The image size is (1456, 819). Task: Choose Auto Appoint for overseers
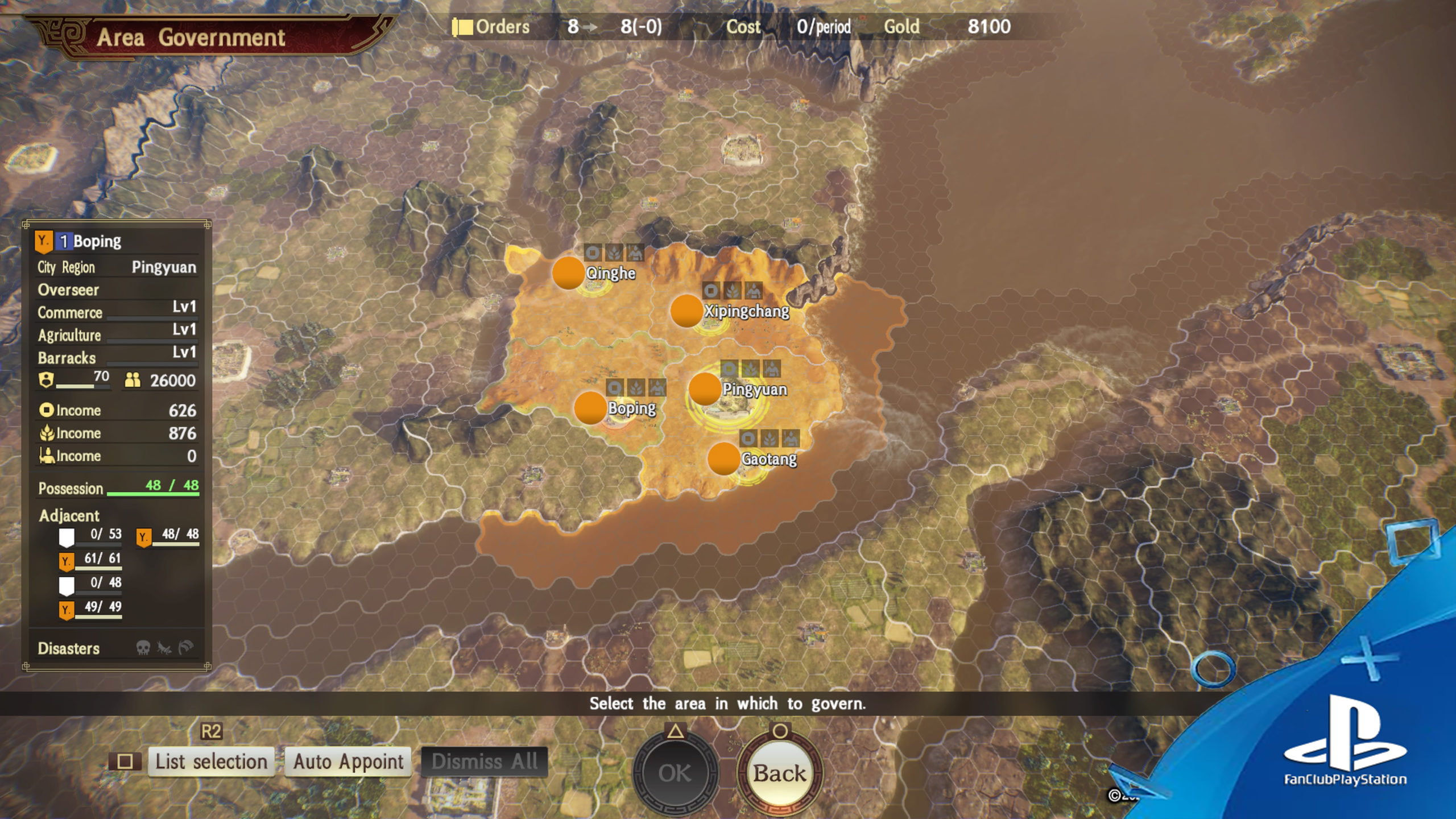[x=348, y=762]
